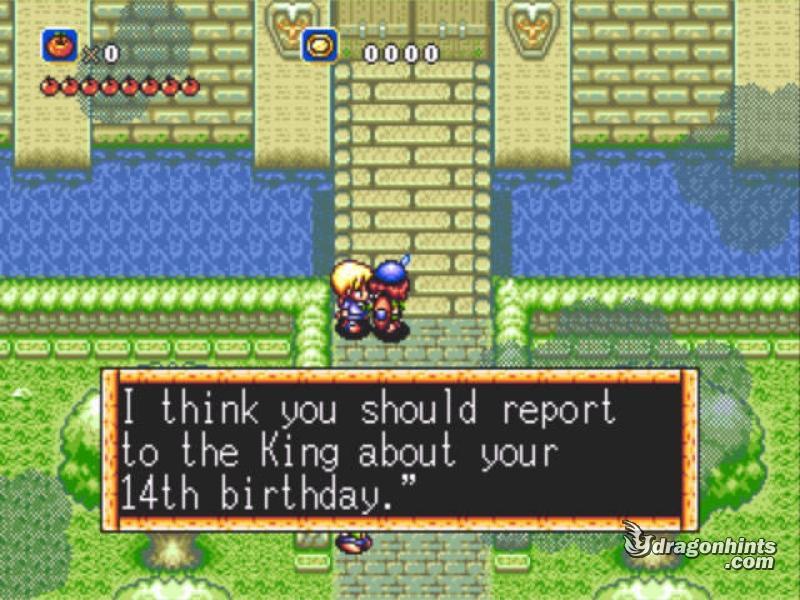Viewport: 800px width, 600px height.
Task: Advance the King birthday dialogue box
Action: point(400,449)
